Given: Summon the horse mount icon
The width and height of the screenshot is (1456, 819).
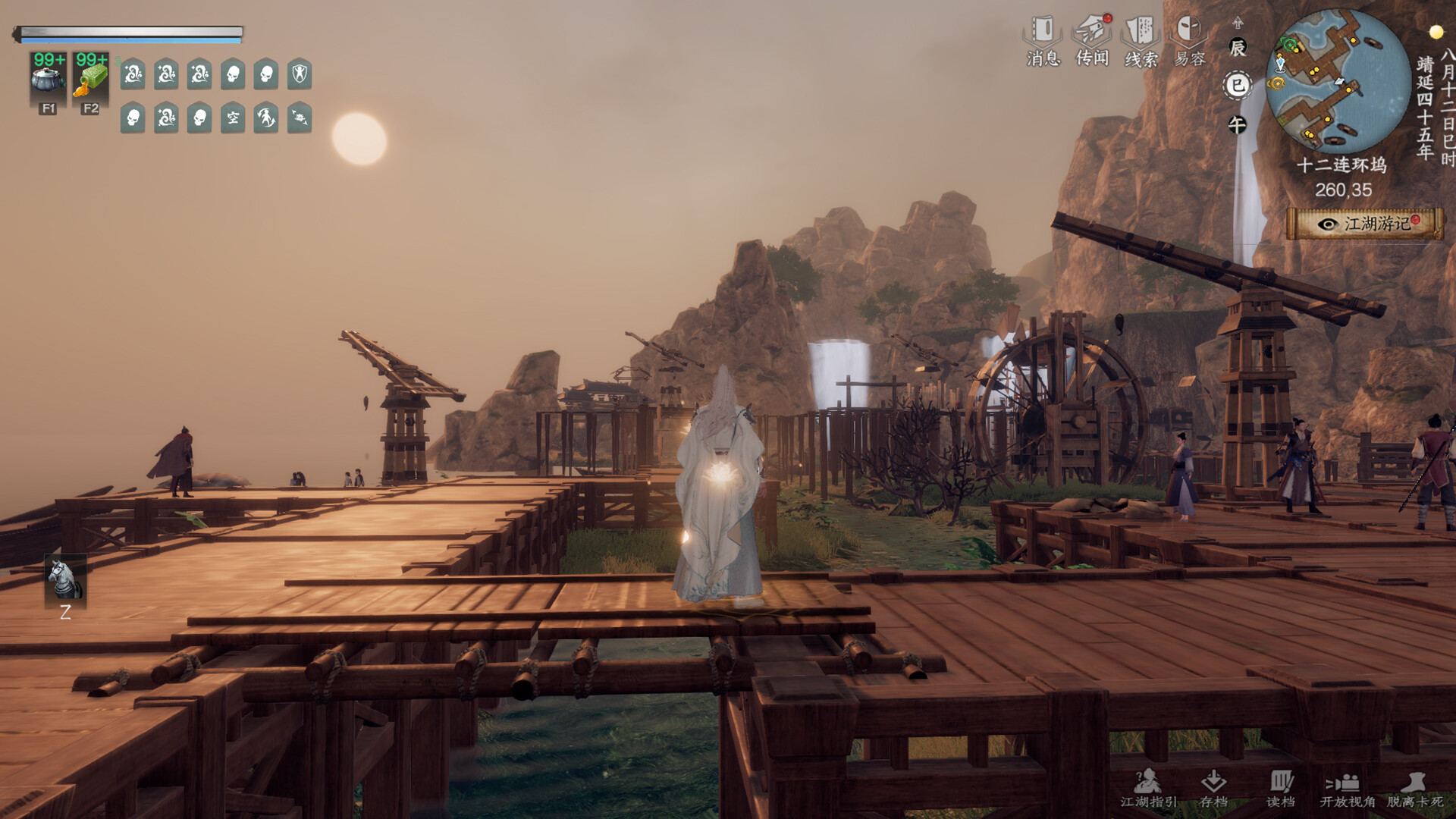Looking at the screenshot, I should click(x=65, y=581).
